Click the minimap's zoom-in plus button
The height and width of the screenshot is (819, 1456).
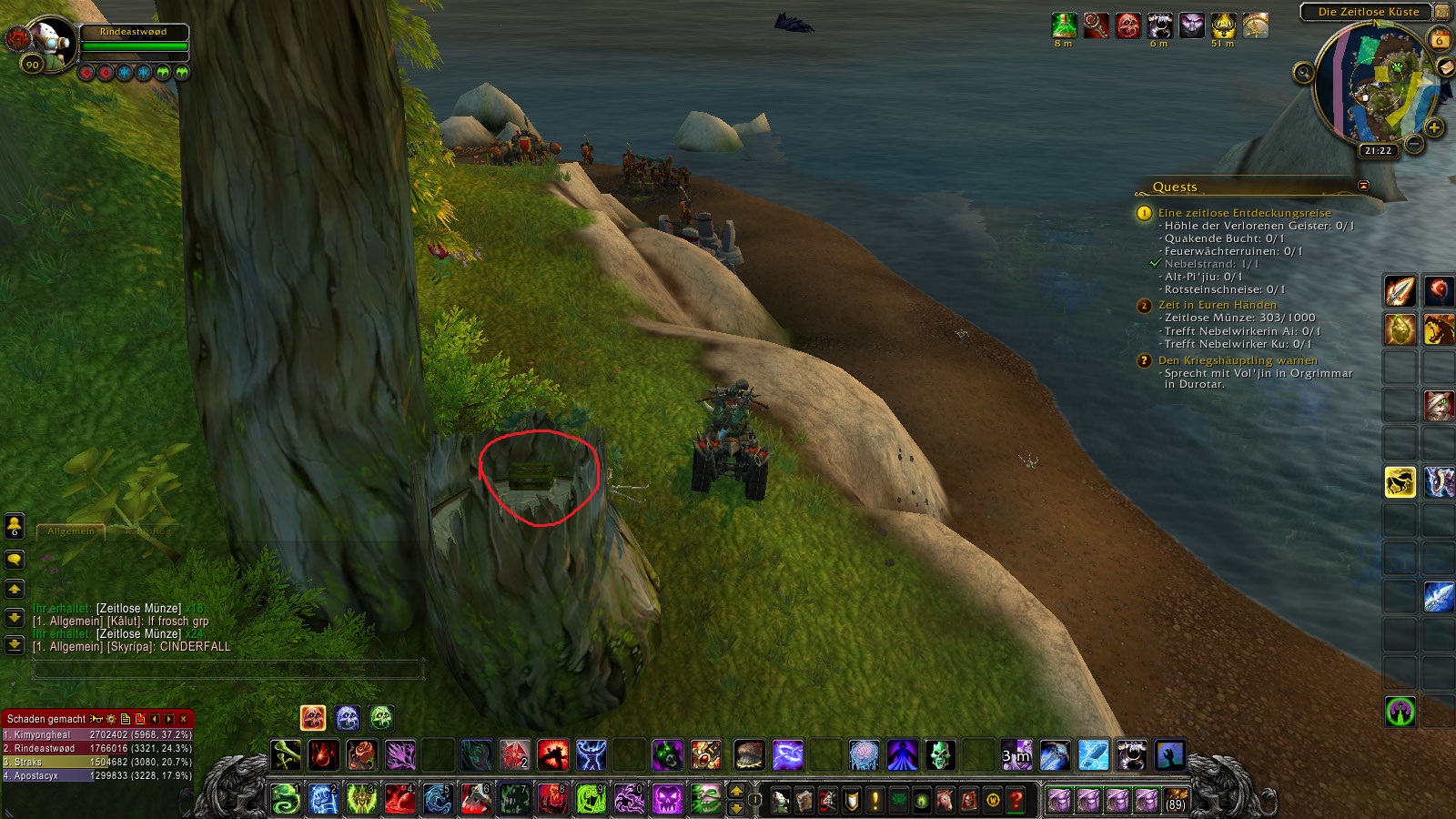click(x=1434, y=127)
